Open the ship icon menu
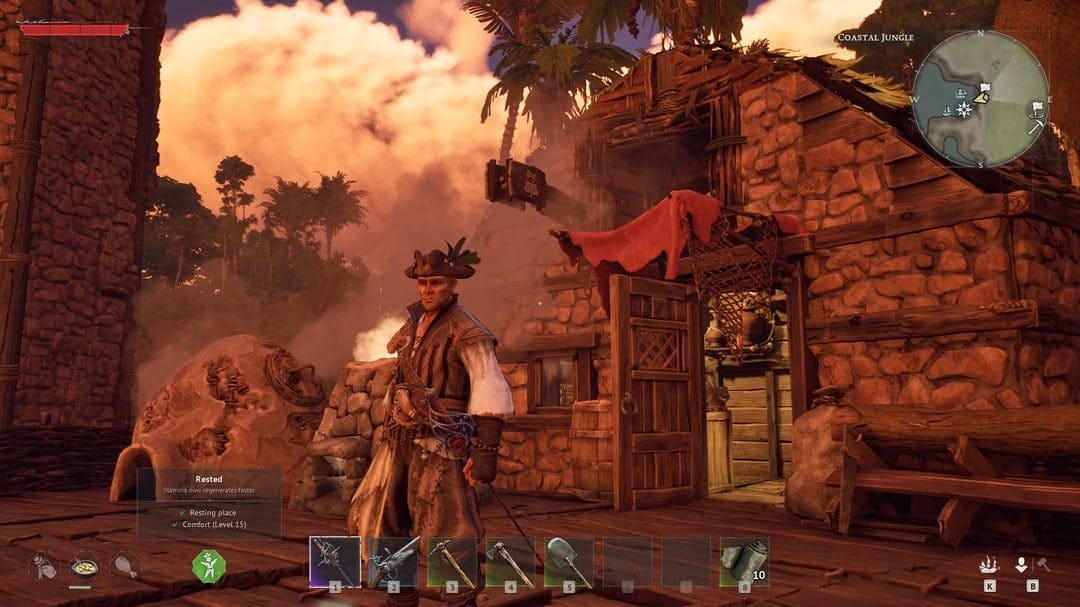 (x=988, y=564)
